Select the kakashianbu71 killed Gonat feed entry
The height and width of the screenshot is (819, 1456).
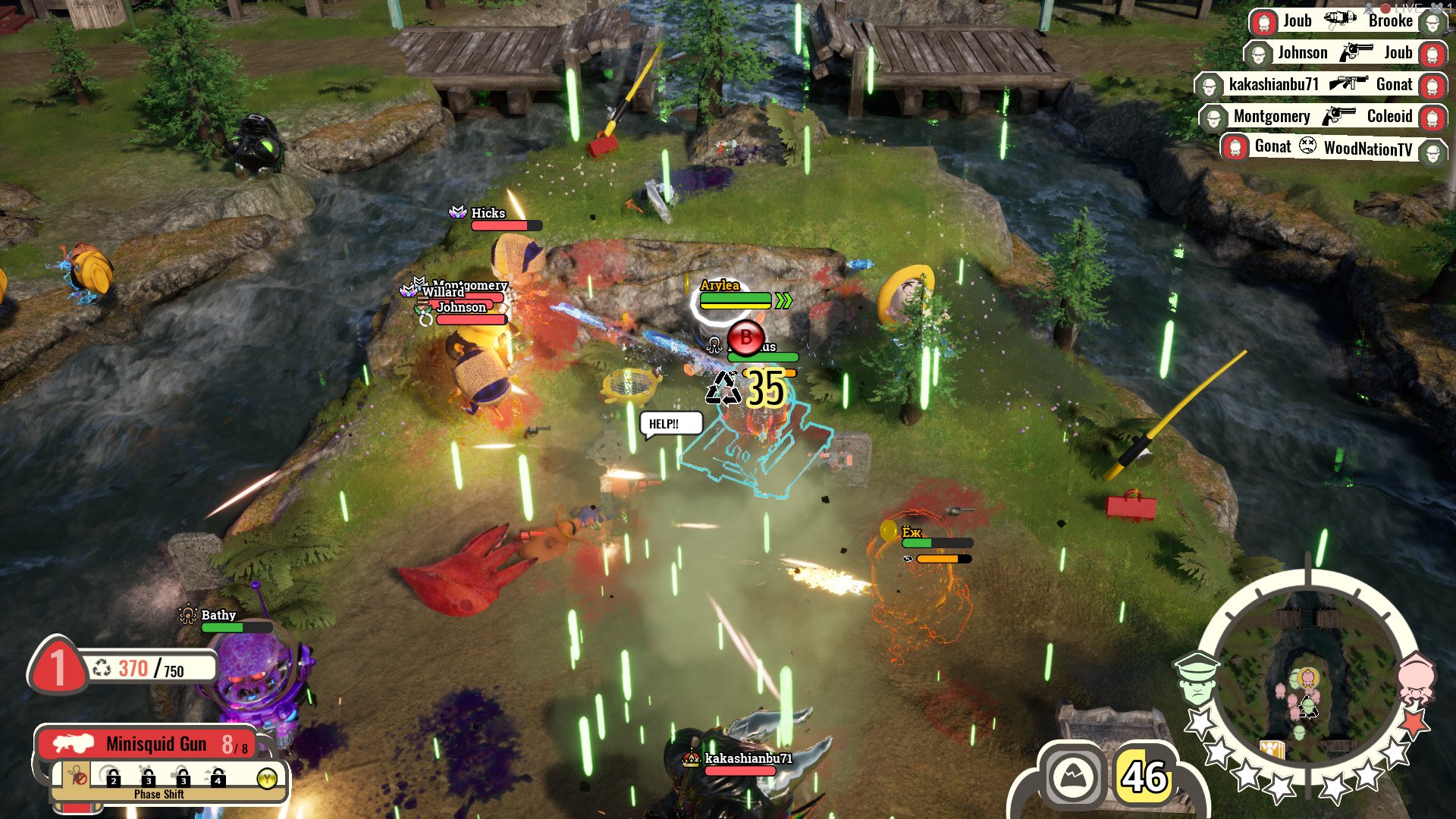click(1320, 84)
